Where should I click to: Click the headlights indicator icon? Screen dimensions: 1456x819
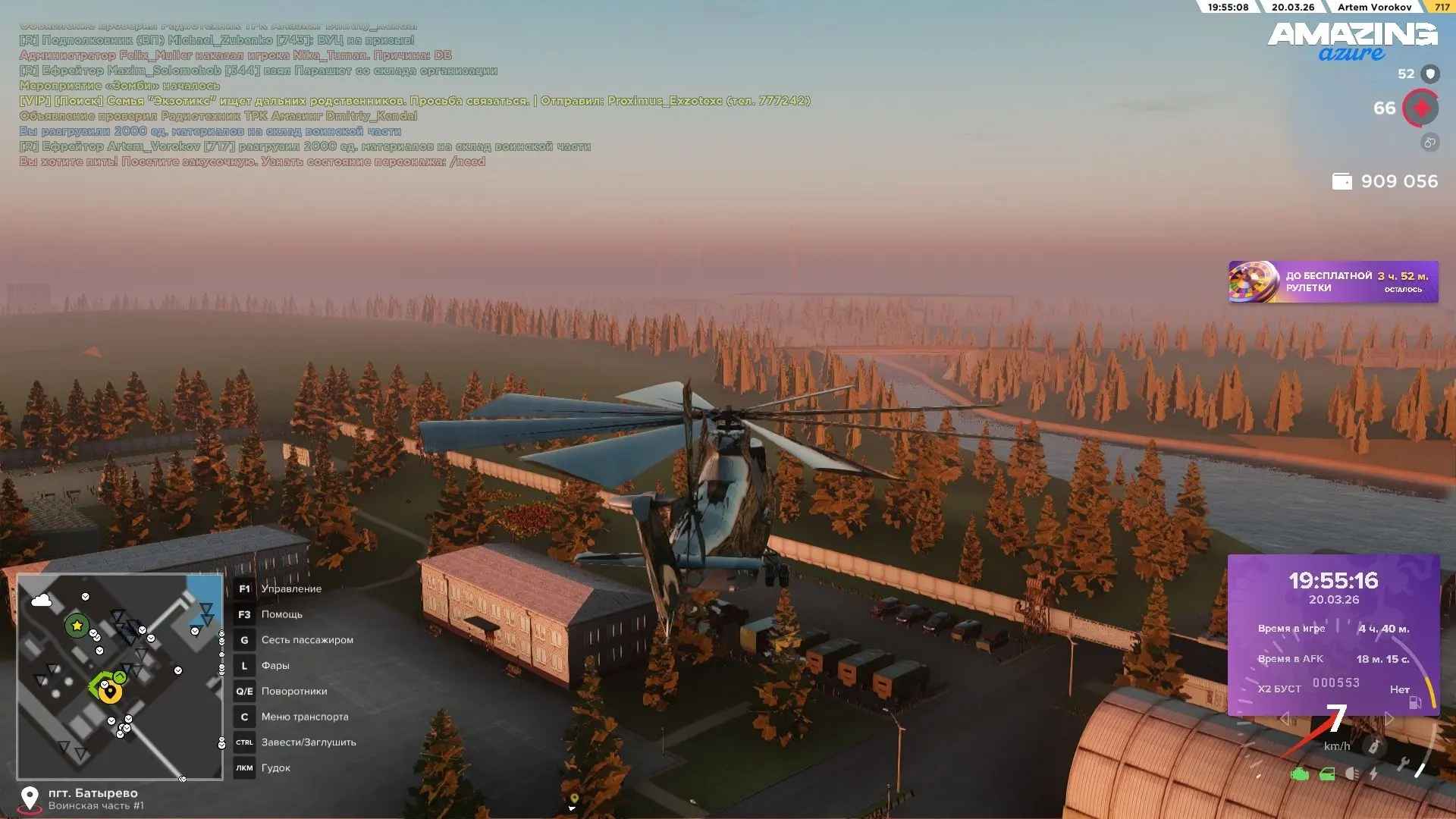[1352, 774]
